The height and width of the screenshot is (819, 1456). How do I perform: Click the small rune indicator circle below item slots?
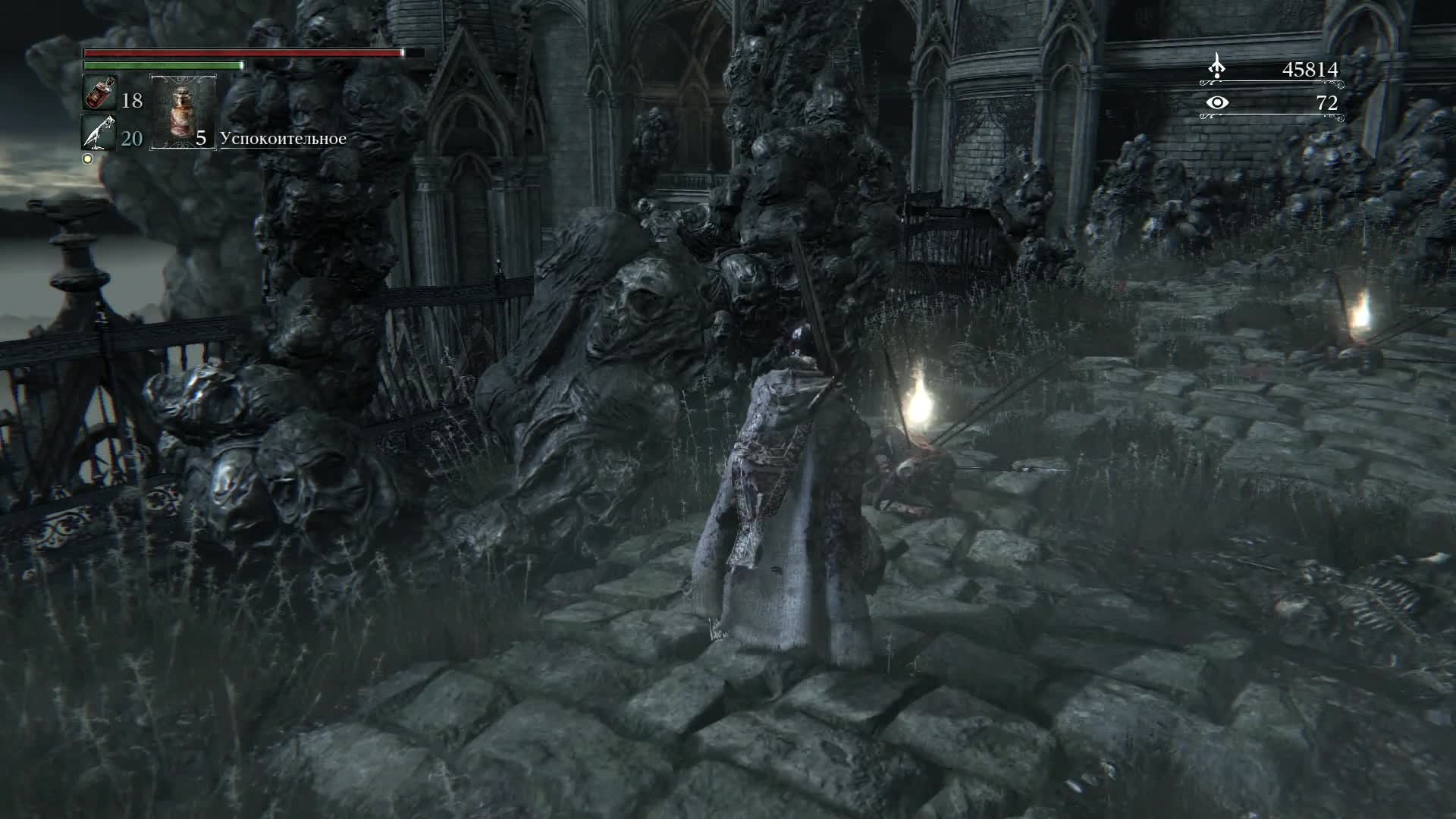pyautogui.click(x=87, y=158)
